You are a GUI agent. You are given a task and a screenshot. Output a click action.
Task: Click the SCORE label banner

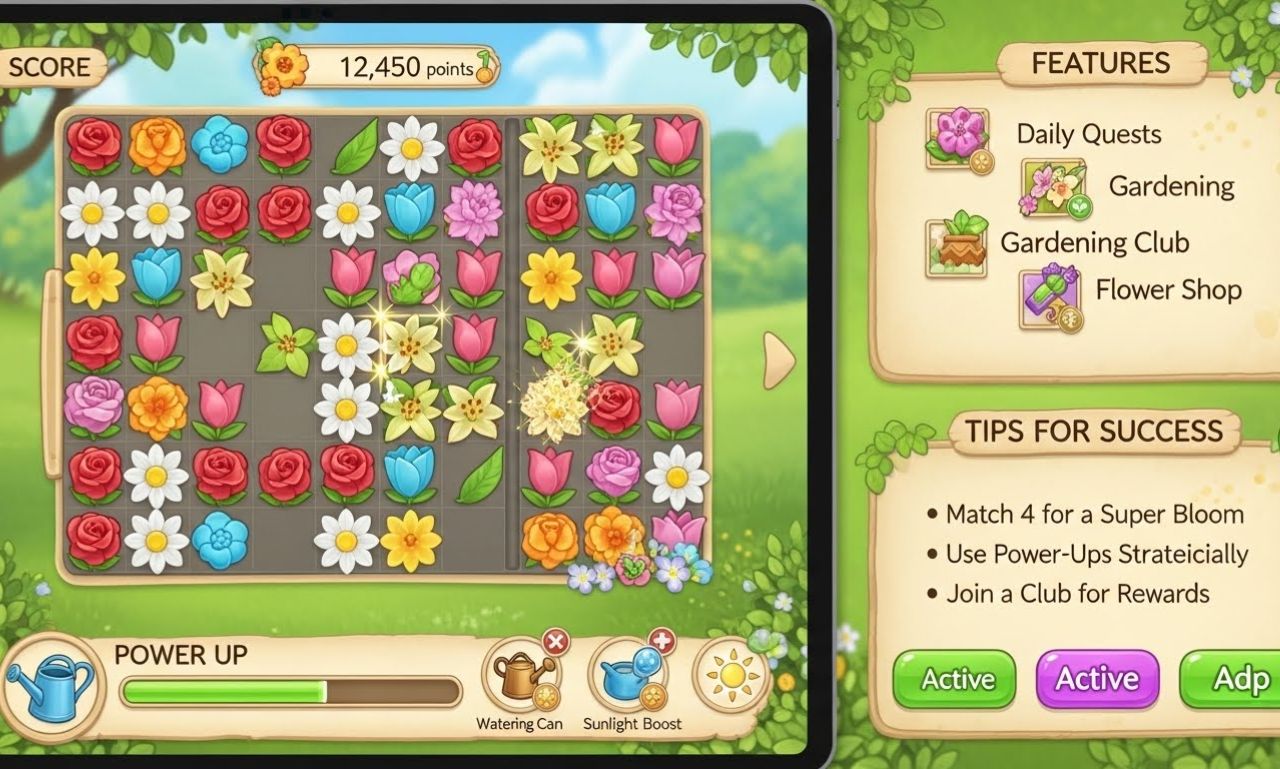(x=48, y=68)
